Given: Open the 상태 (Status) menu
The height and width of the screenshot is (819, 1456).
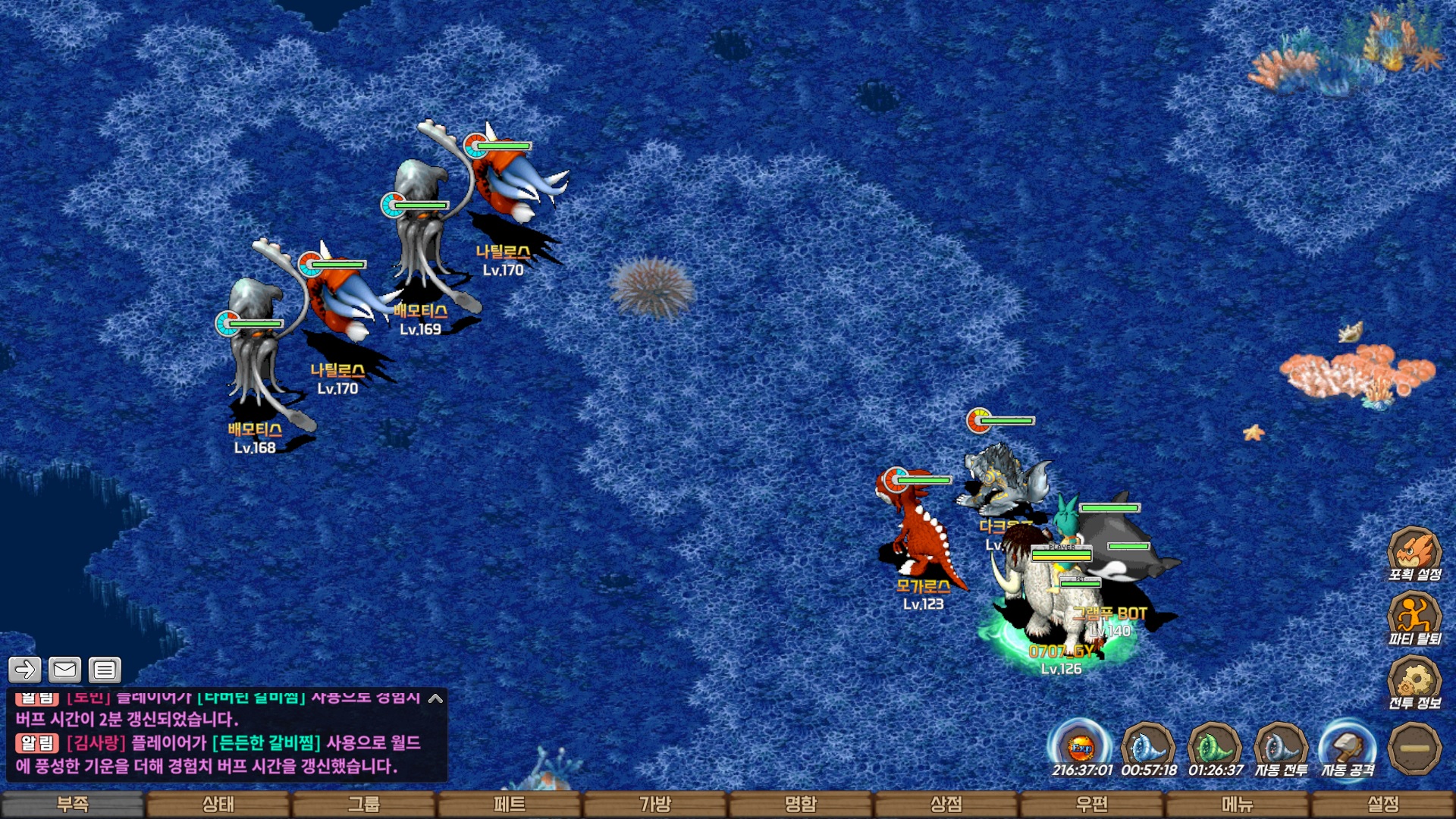Looking at the screenshot, I should (218, 804).
